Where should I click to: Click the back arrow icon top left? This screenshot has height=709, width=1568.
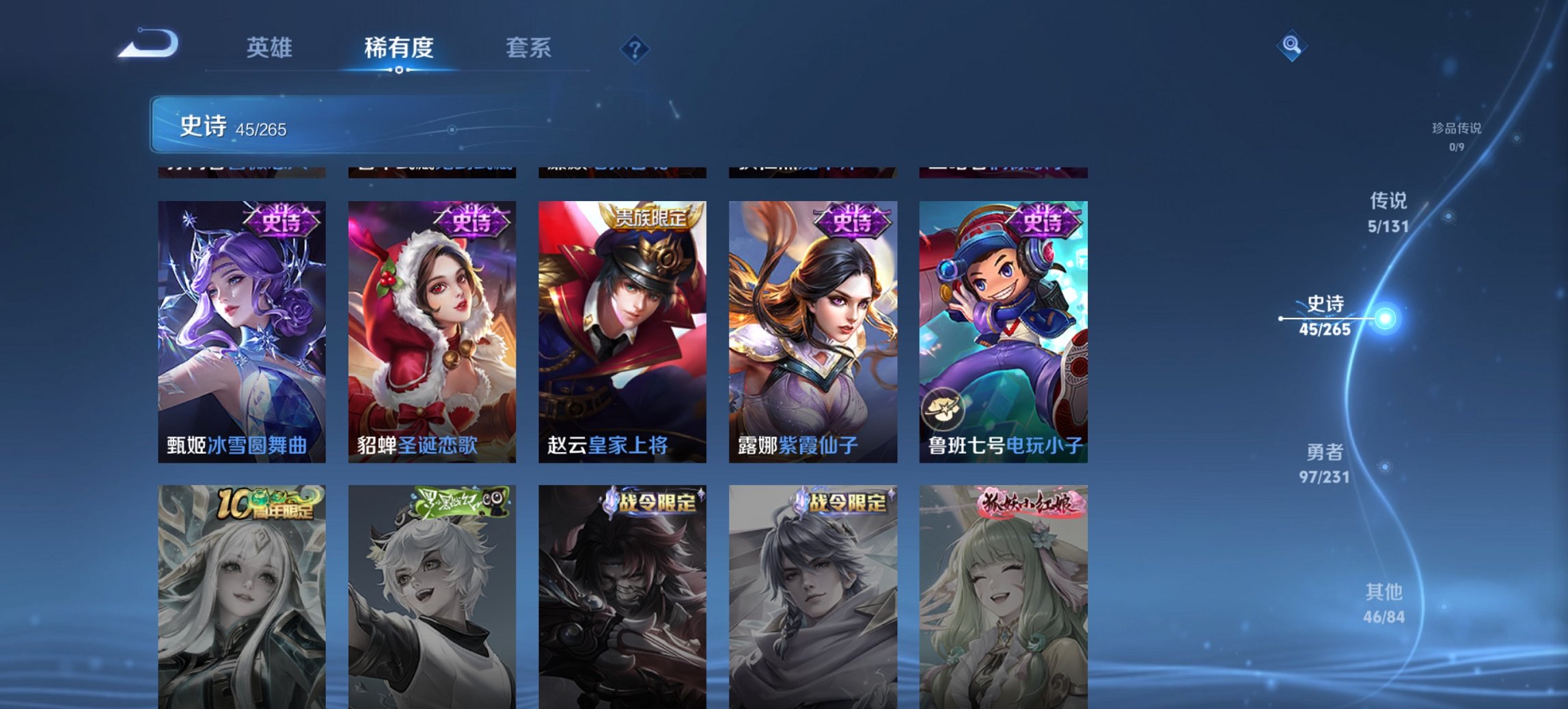149,42
